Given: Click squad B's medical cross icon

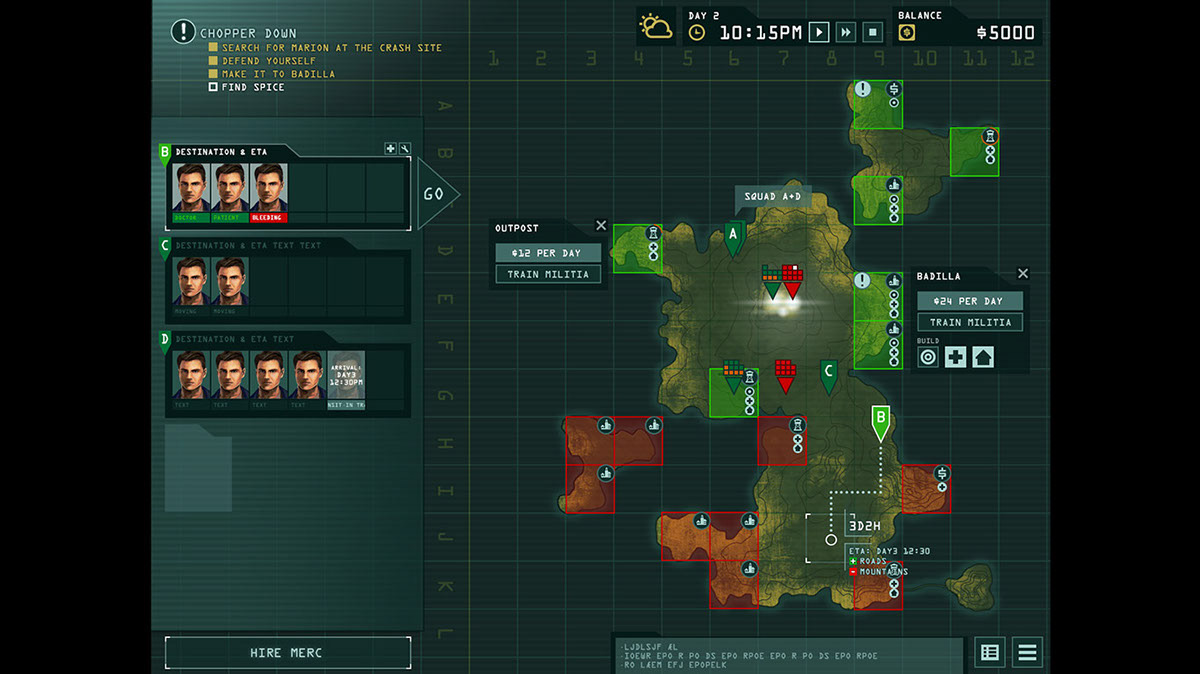Looking at the screenshot, I should pos(390,149).
